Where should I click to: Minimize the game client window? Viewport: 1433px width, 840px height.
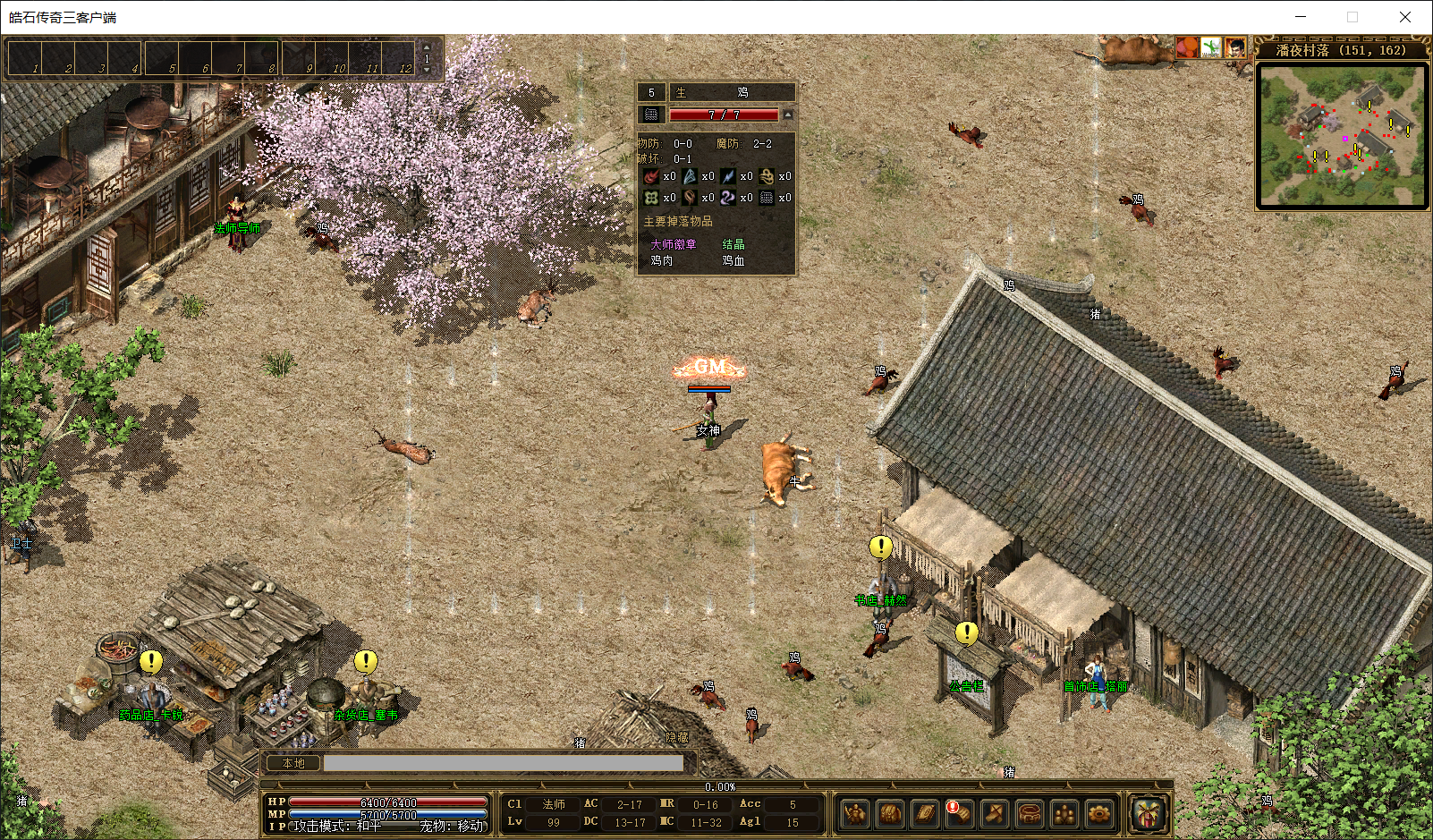coord(1301,17)
